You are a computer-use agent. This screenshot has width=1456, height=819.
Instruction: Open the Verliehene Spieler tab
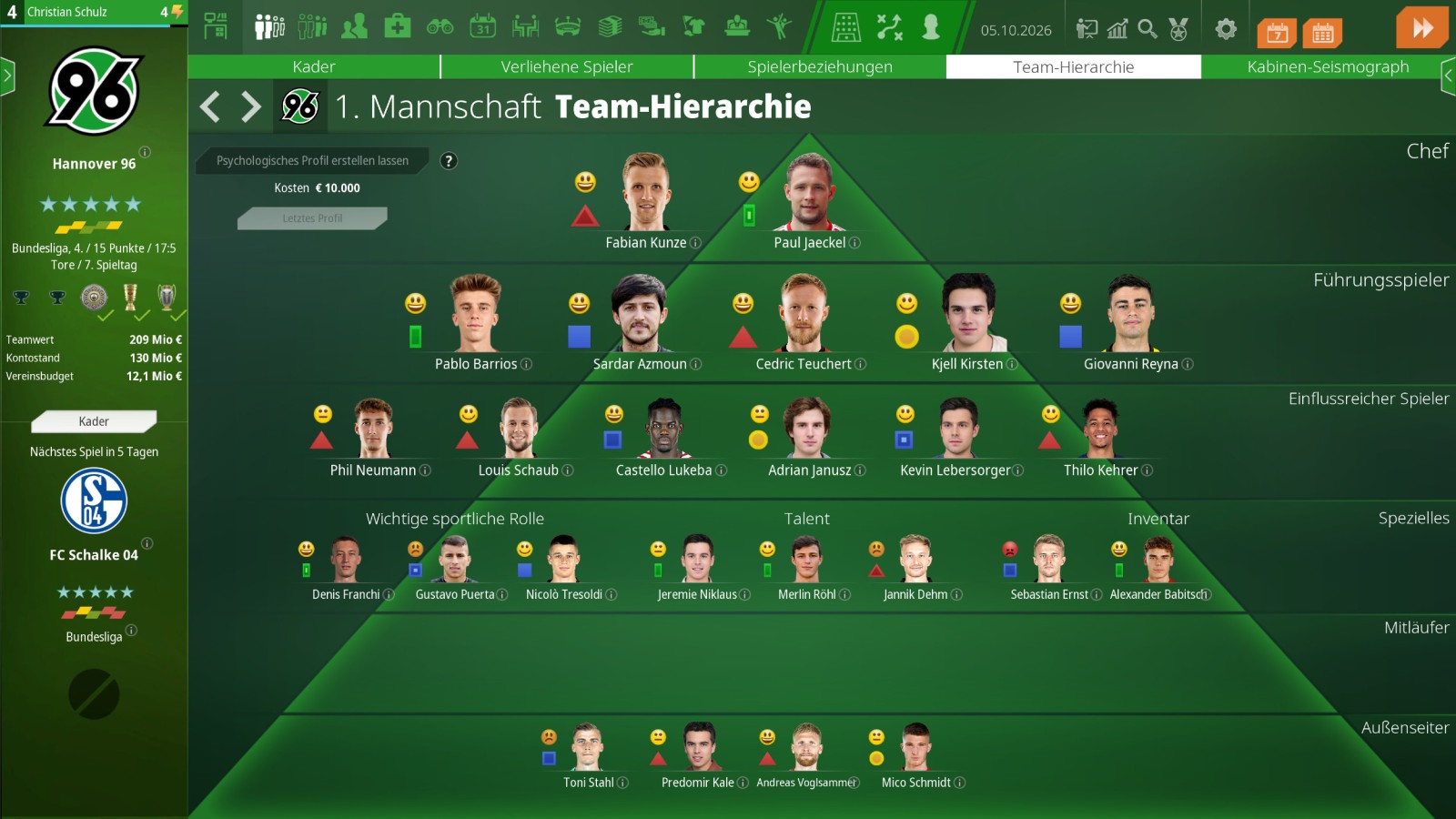tap(566, 66)
